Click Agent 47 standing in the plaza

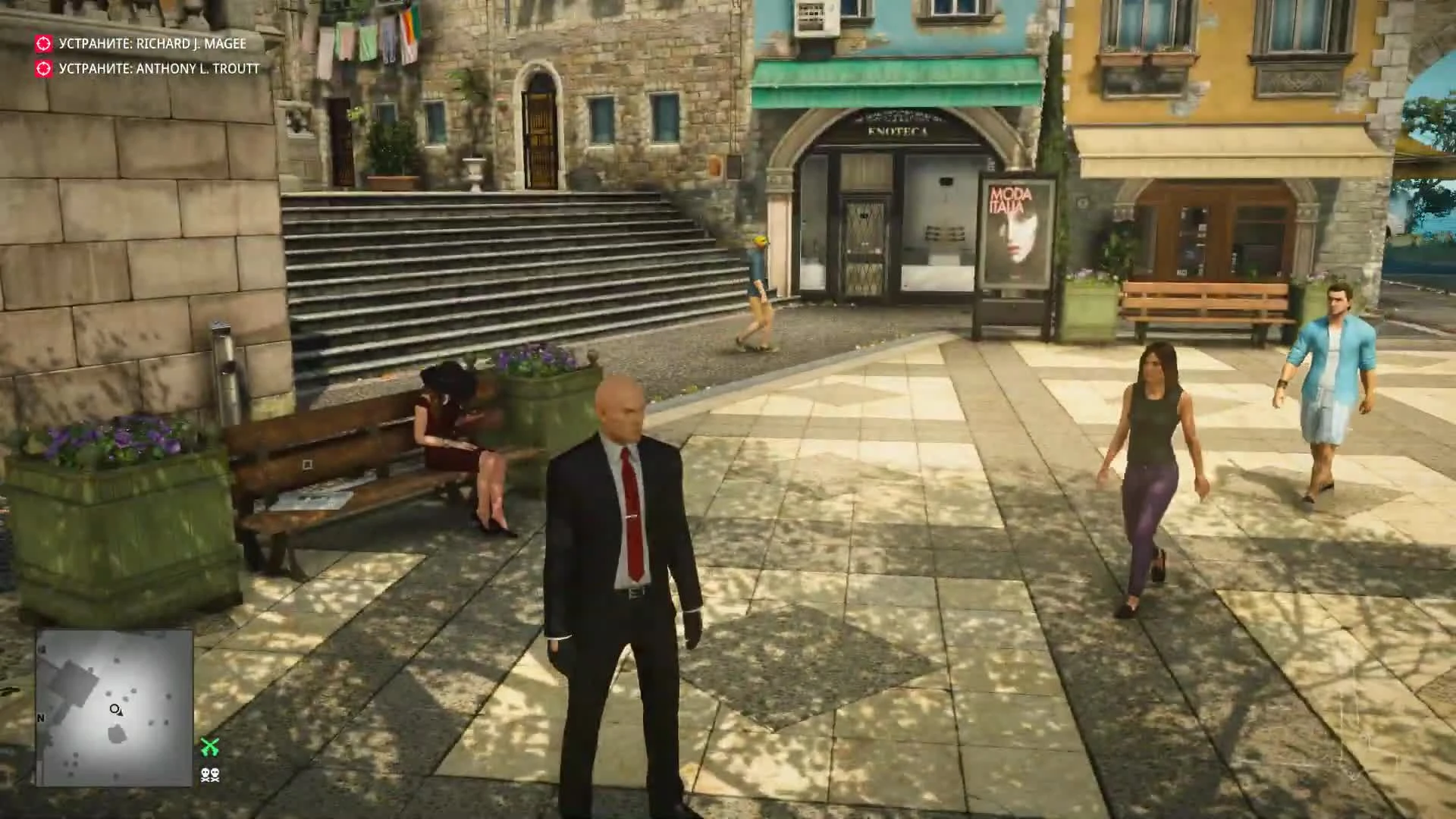(623, 531)
